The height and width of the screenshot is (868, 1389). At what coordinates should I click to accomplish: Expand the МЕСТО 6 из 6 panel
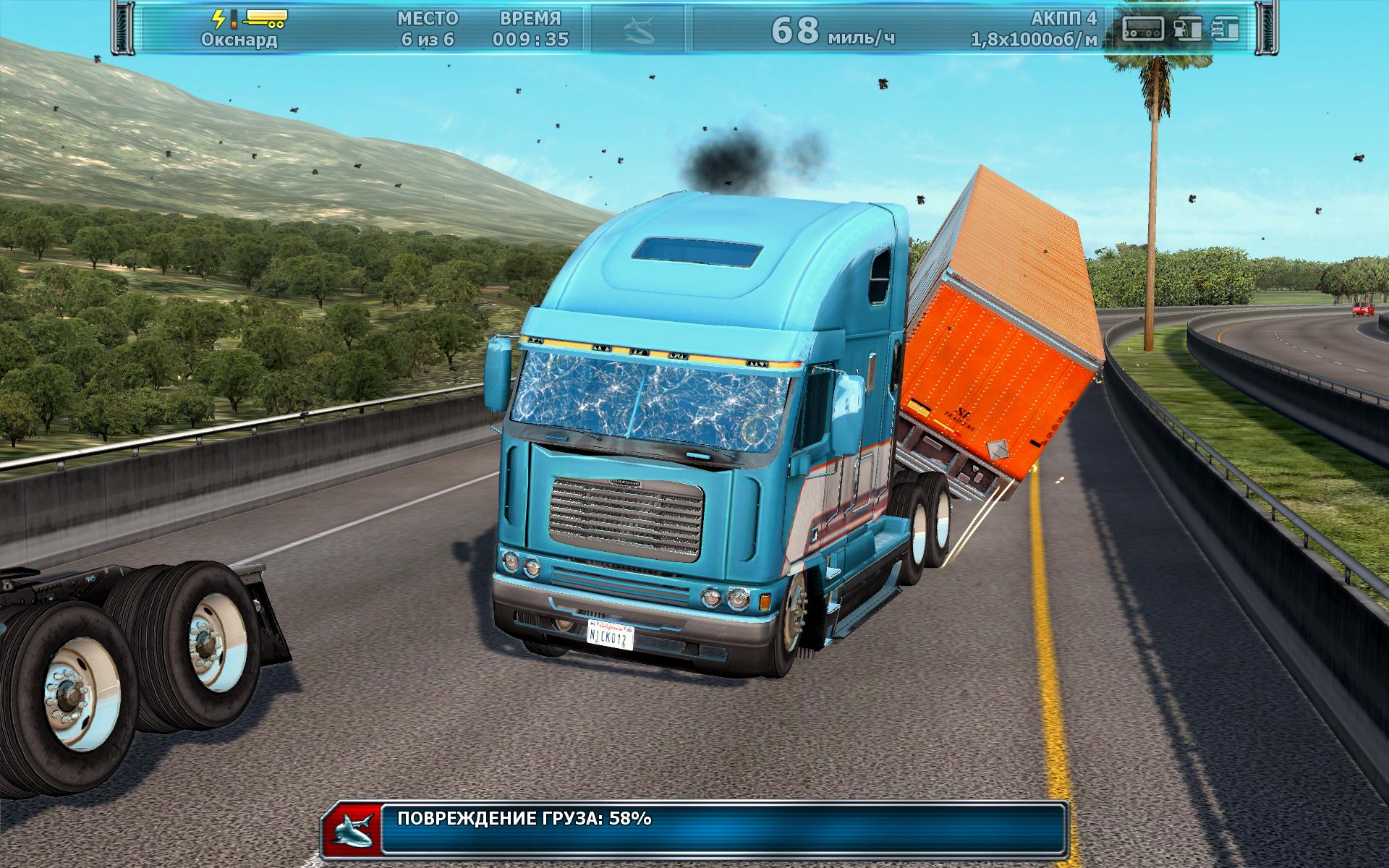click(427, 27)
